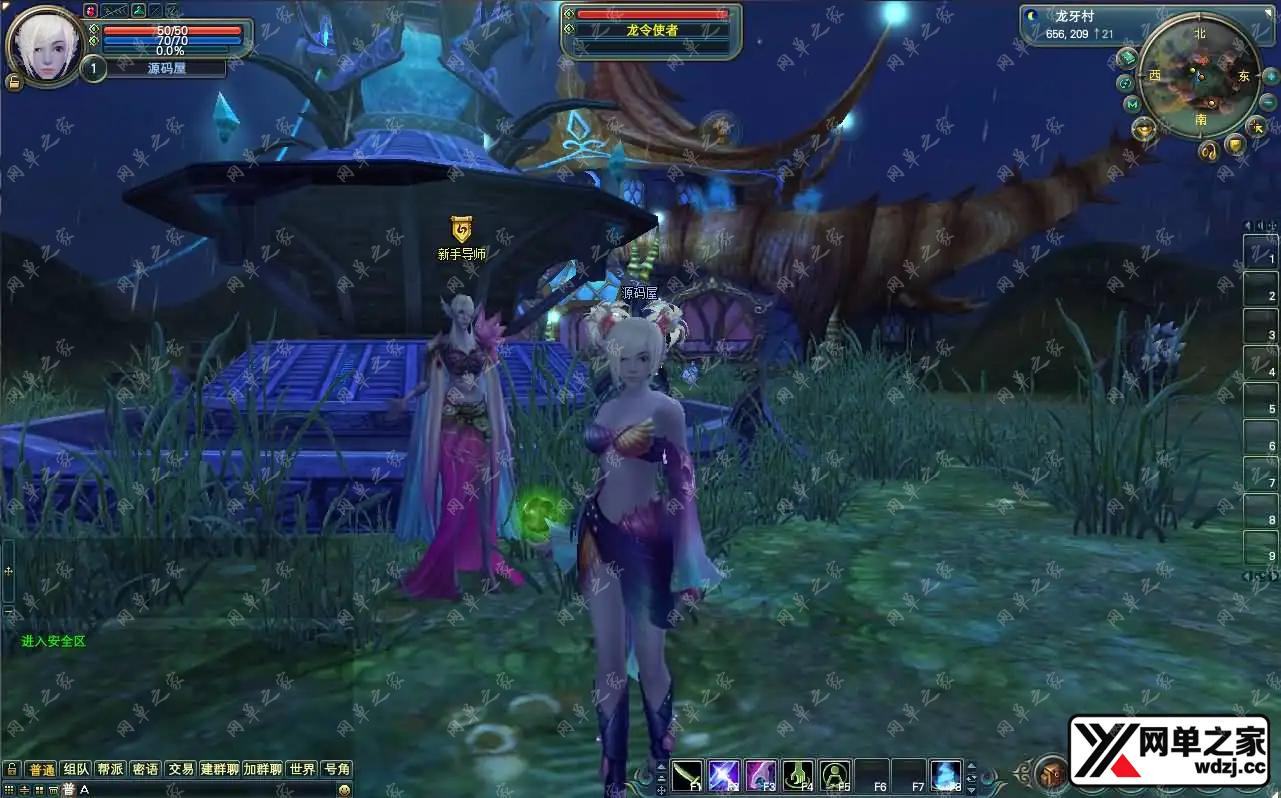Click the 建群聊 button

coord(219,769)
